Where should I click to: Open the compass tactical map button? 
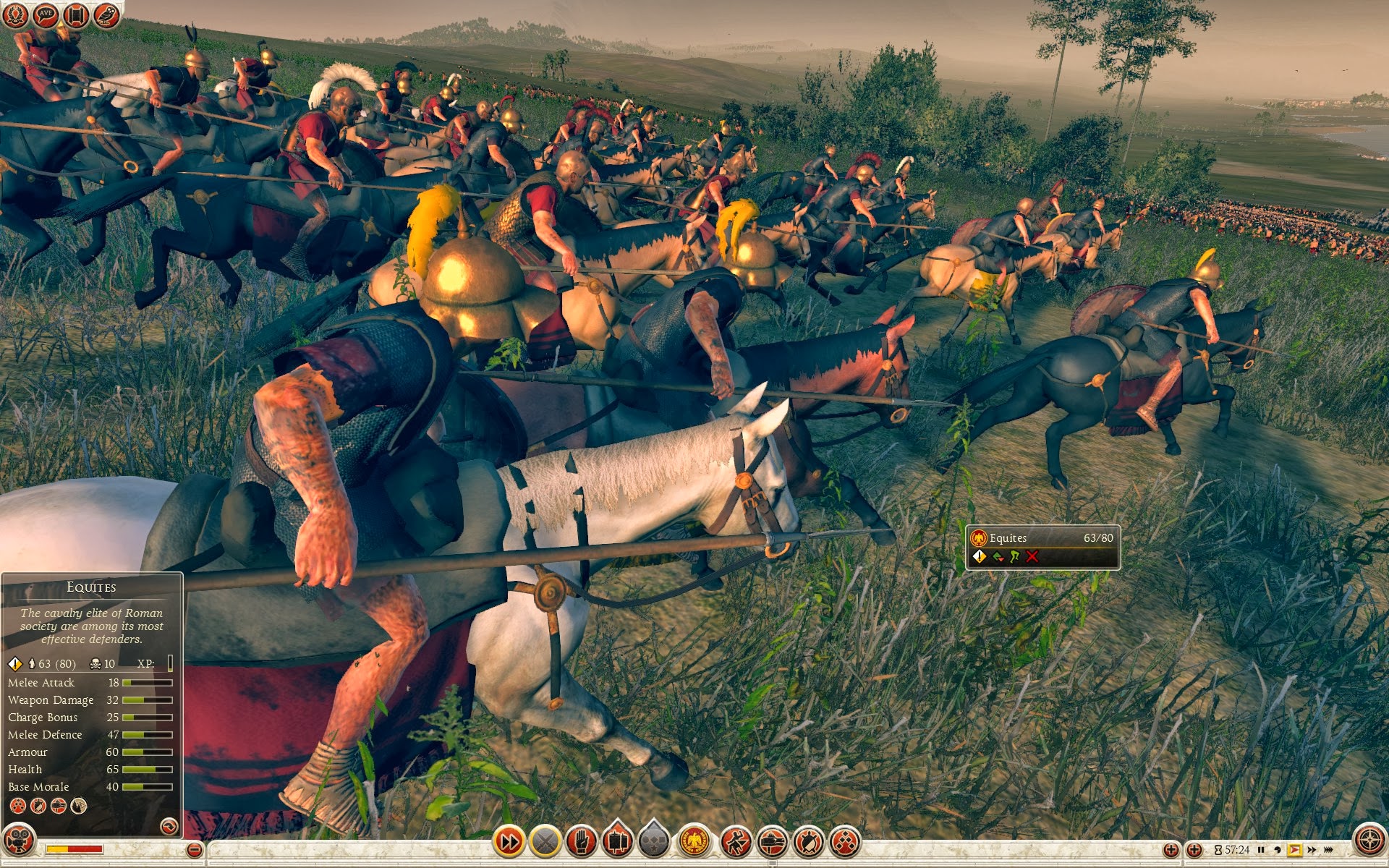tap(1369, 841)
